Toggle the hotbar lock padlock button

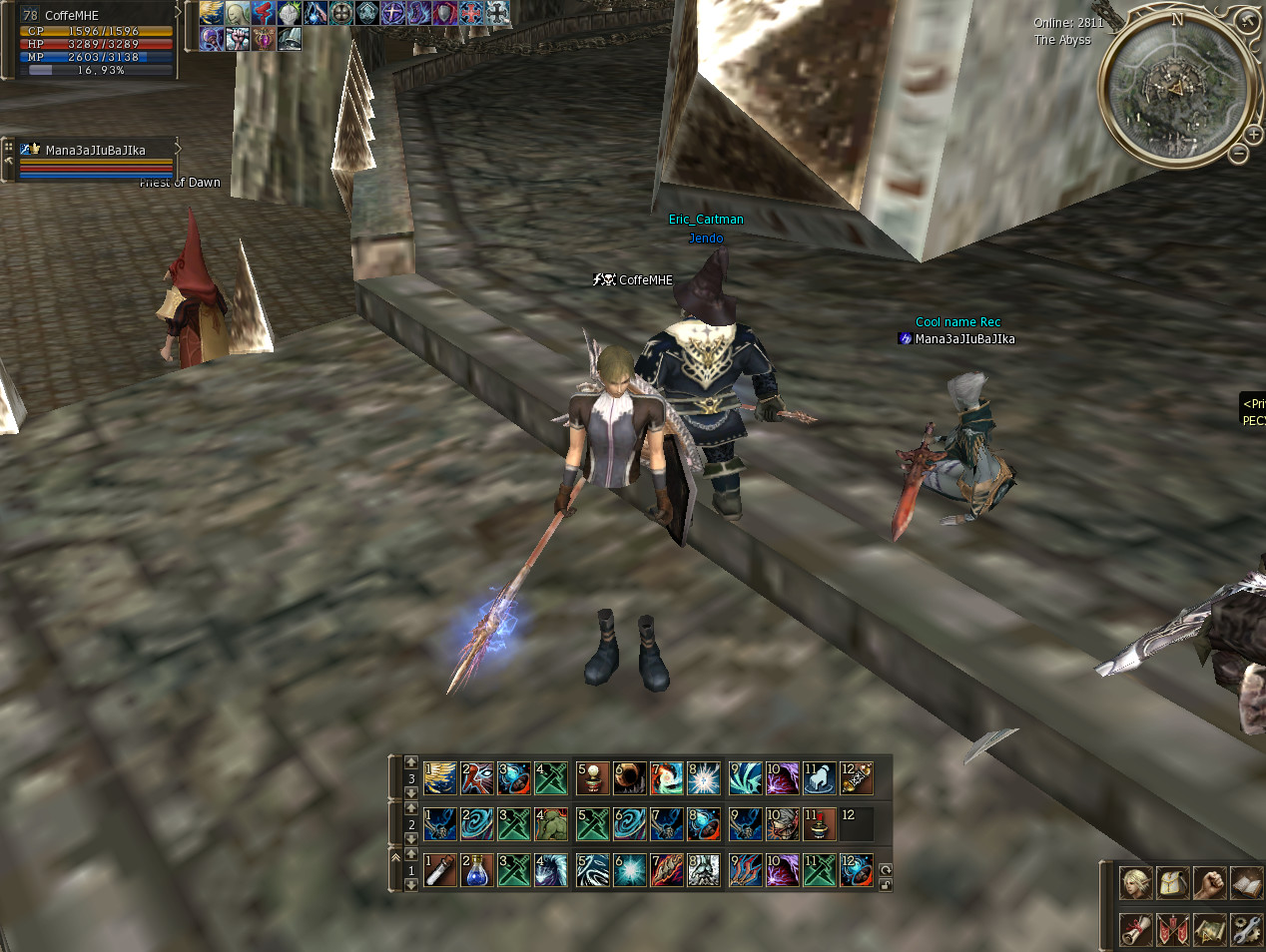point(886,885)
